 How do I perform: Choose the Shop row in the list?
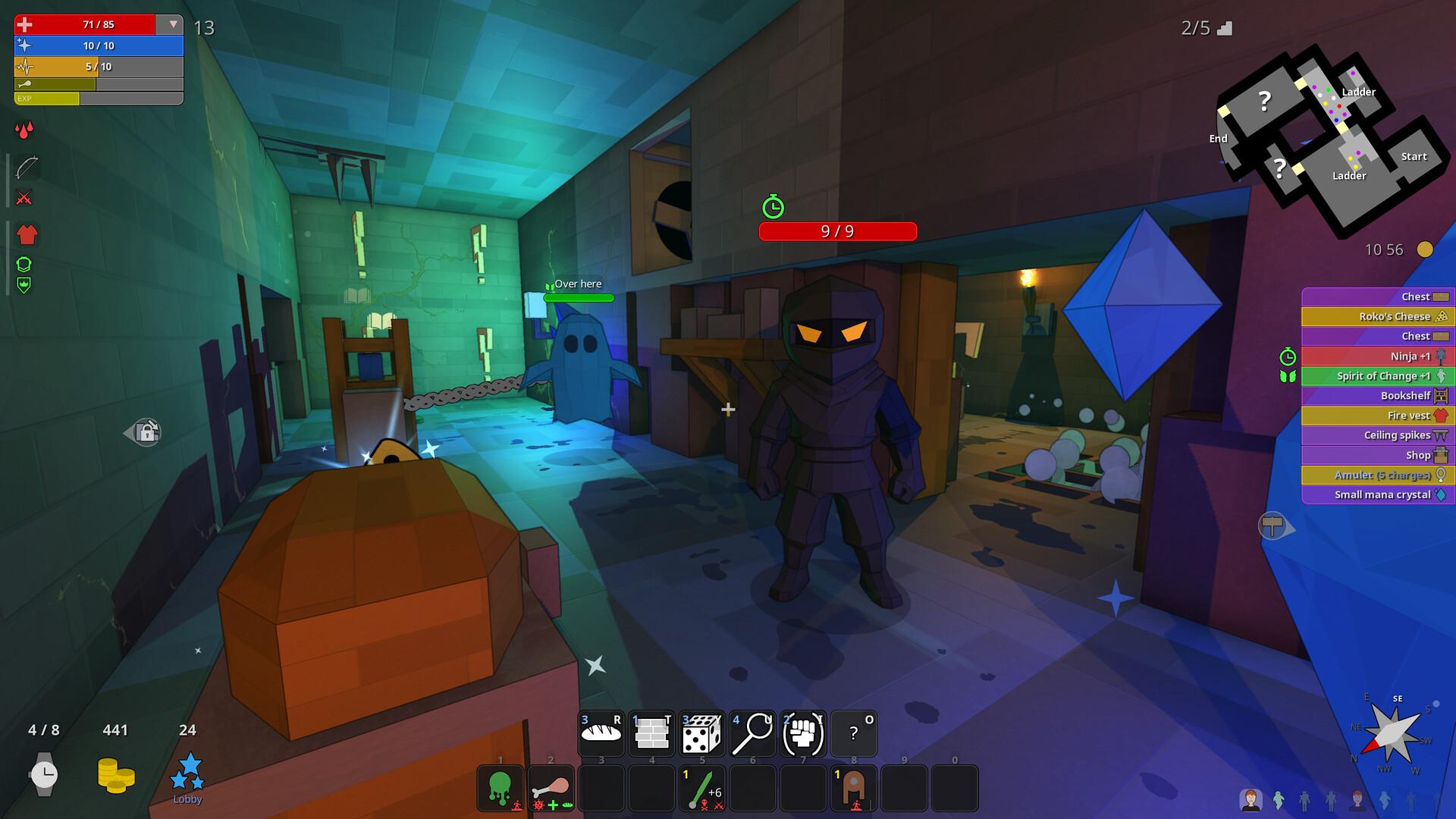coord(1377,455)
